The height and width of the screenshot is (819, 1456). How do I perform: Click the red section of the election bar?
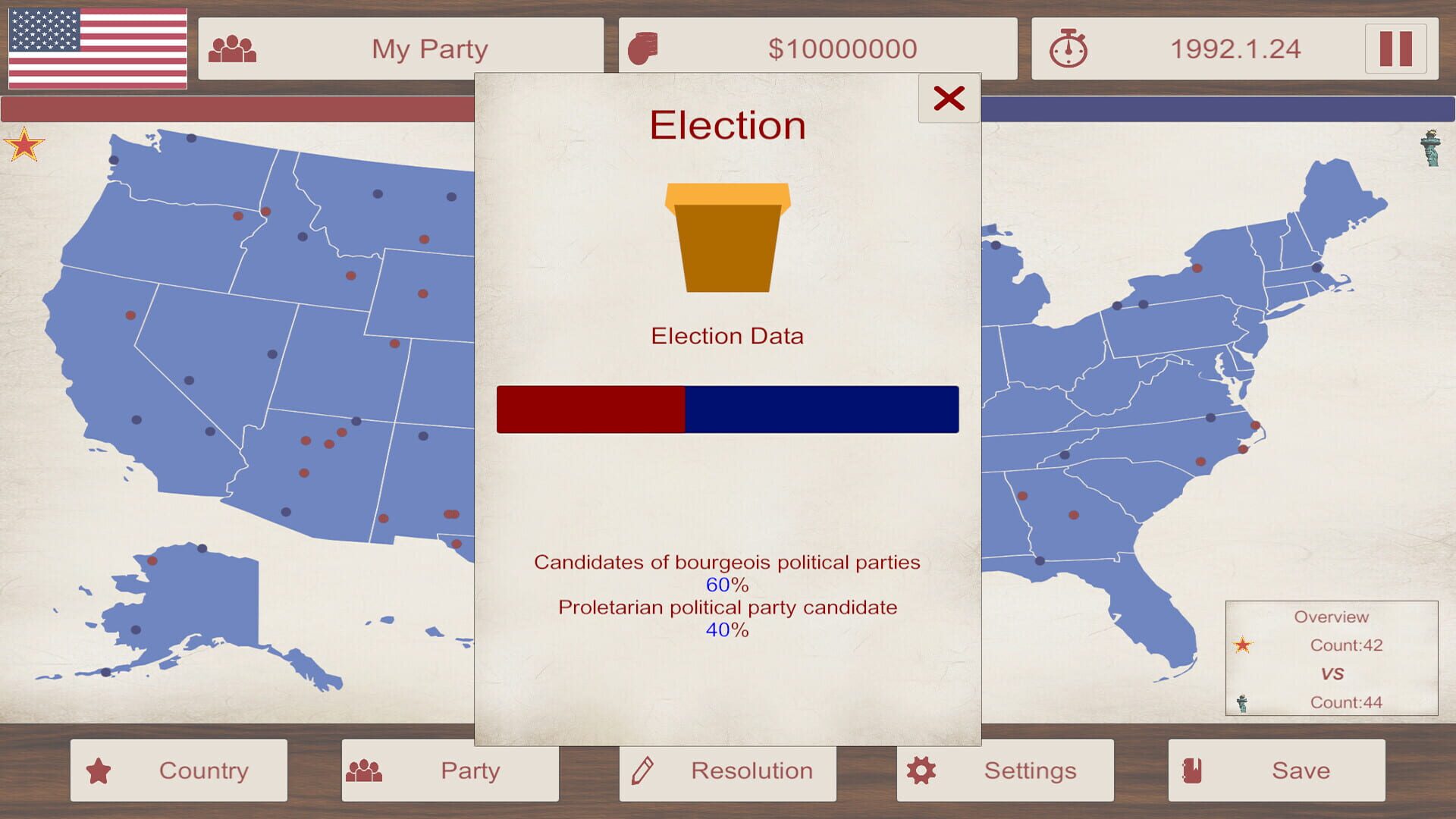(x=591, y=409)
